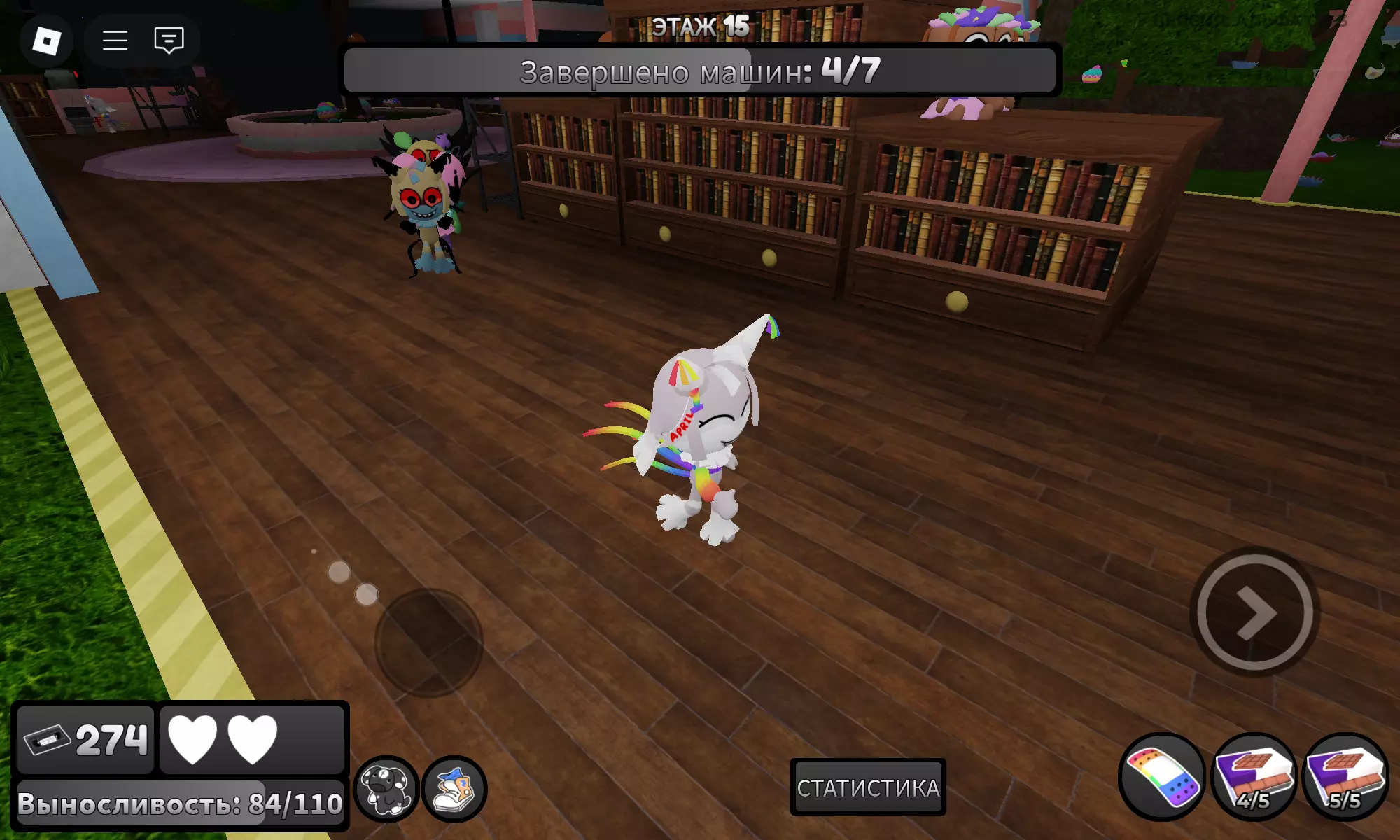
Task: Tap the virtual movement joystick
Action: [428, 642]
